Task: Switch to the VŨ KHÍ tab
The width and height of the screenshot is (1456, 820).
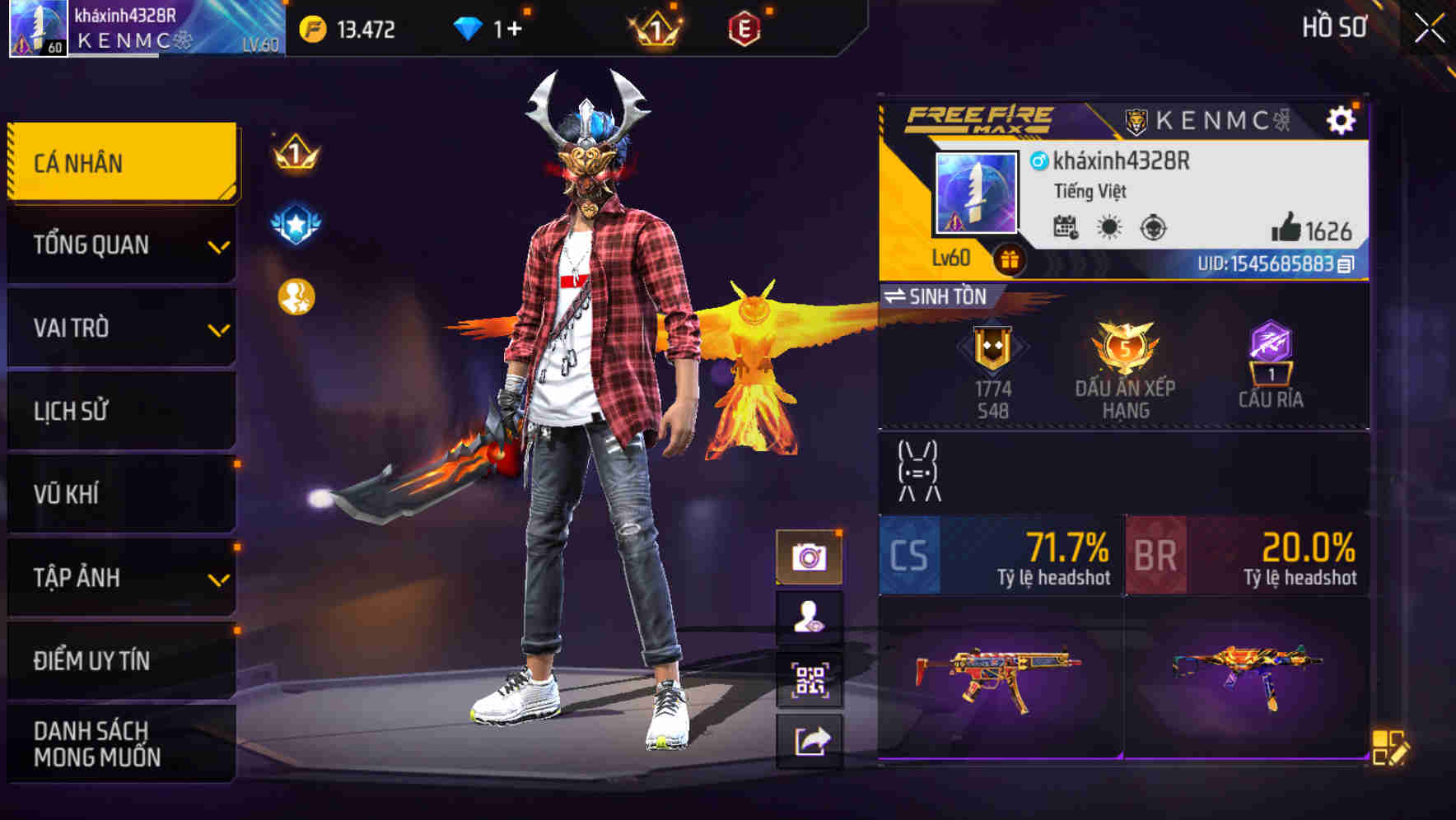Action: pyautogui.click(x=121, y=494)
